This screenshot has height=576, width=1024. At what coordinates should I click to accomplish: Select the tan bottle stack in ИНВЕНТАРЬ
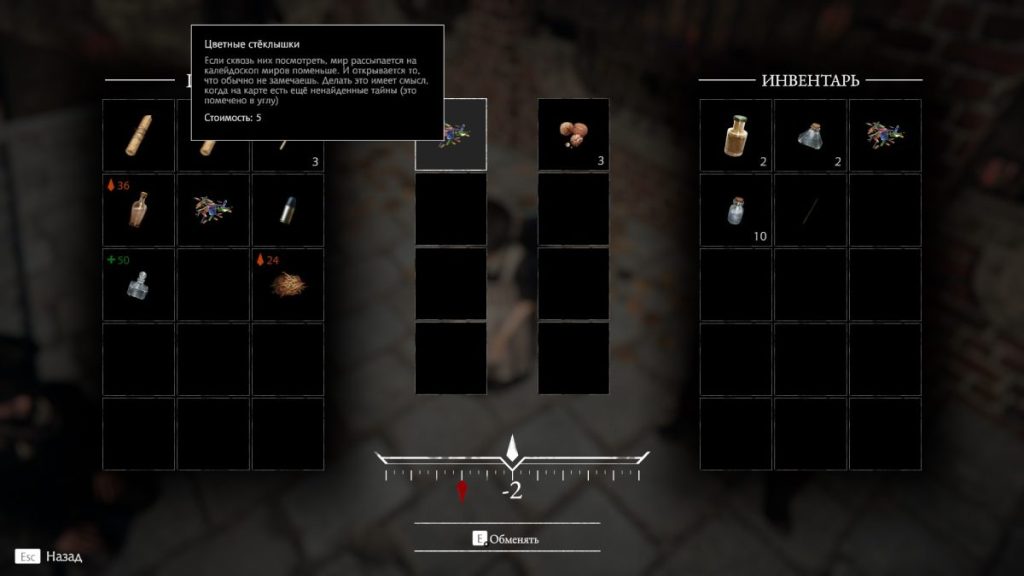pyautogui.click(x=735, y=135)
